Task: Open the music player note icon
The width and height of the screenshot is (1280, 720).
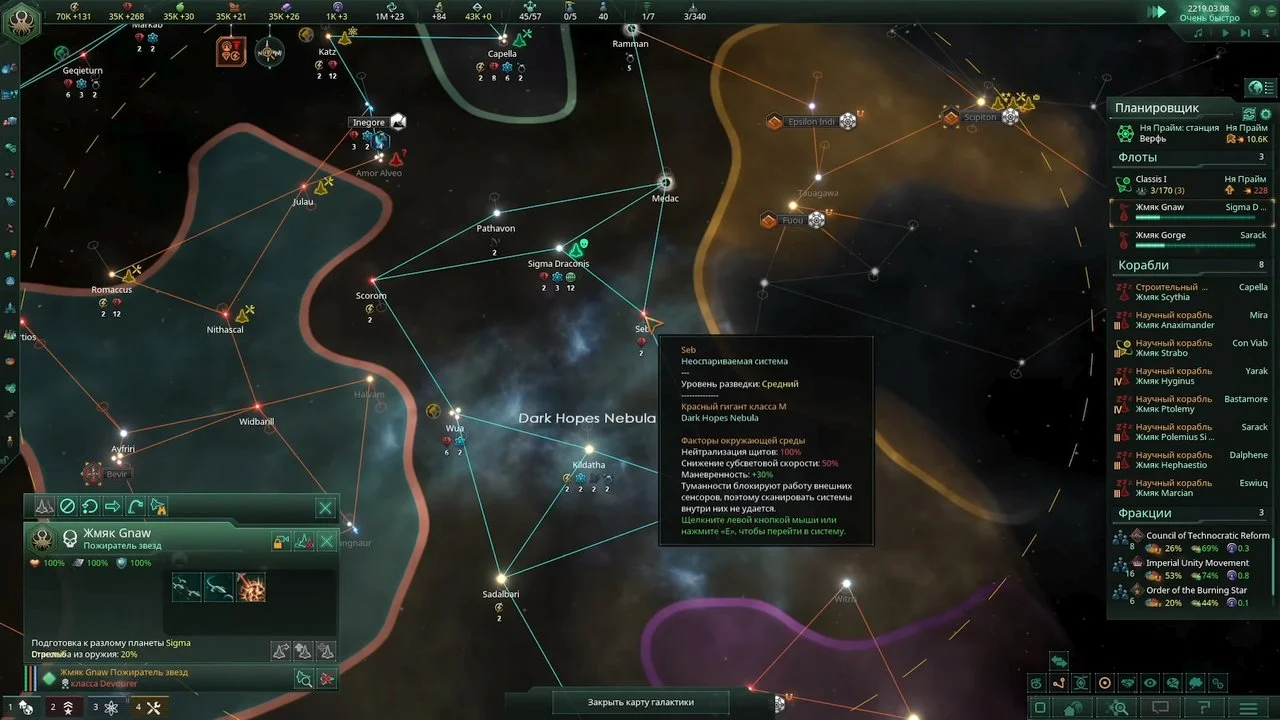Action: pos(1199,33)
